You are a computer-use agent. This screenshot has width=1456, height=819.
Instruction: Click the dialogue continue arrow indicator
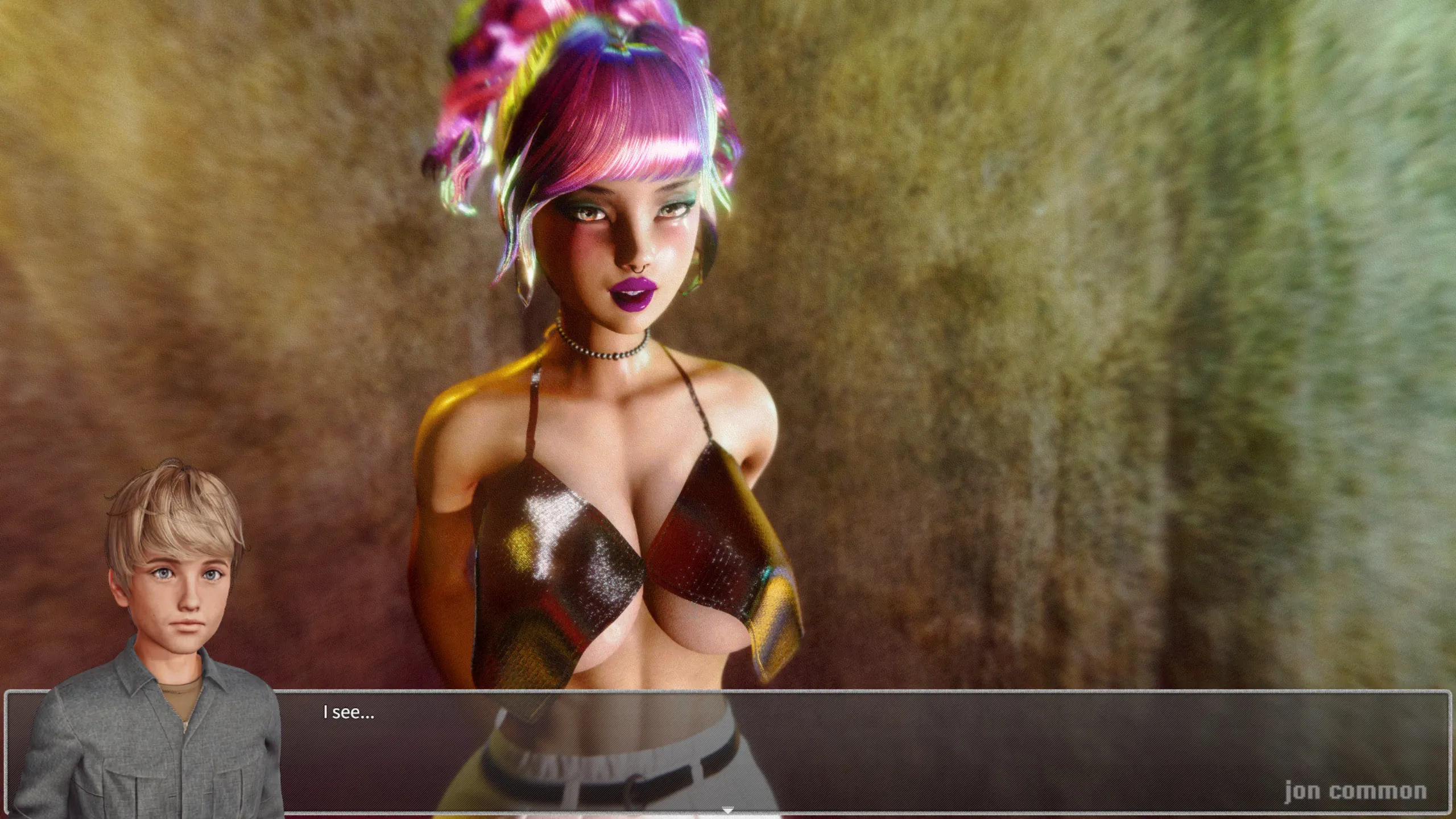click(727, 810)
